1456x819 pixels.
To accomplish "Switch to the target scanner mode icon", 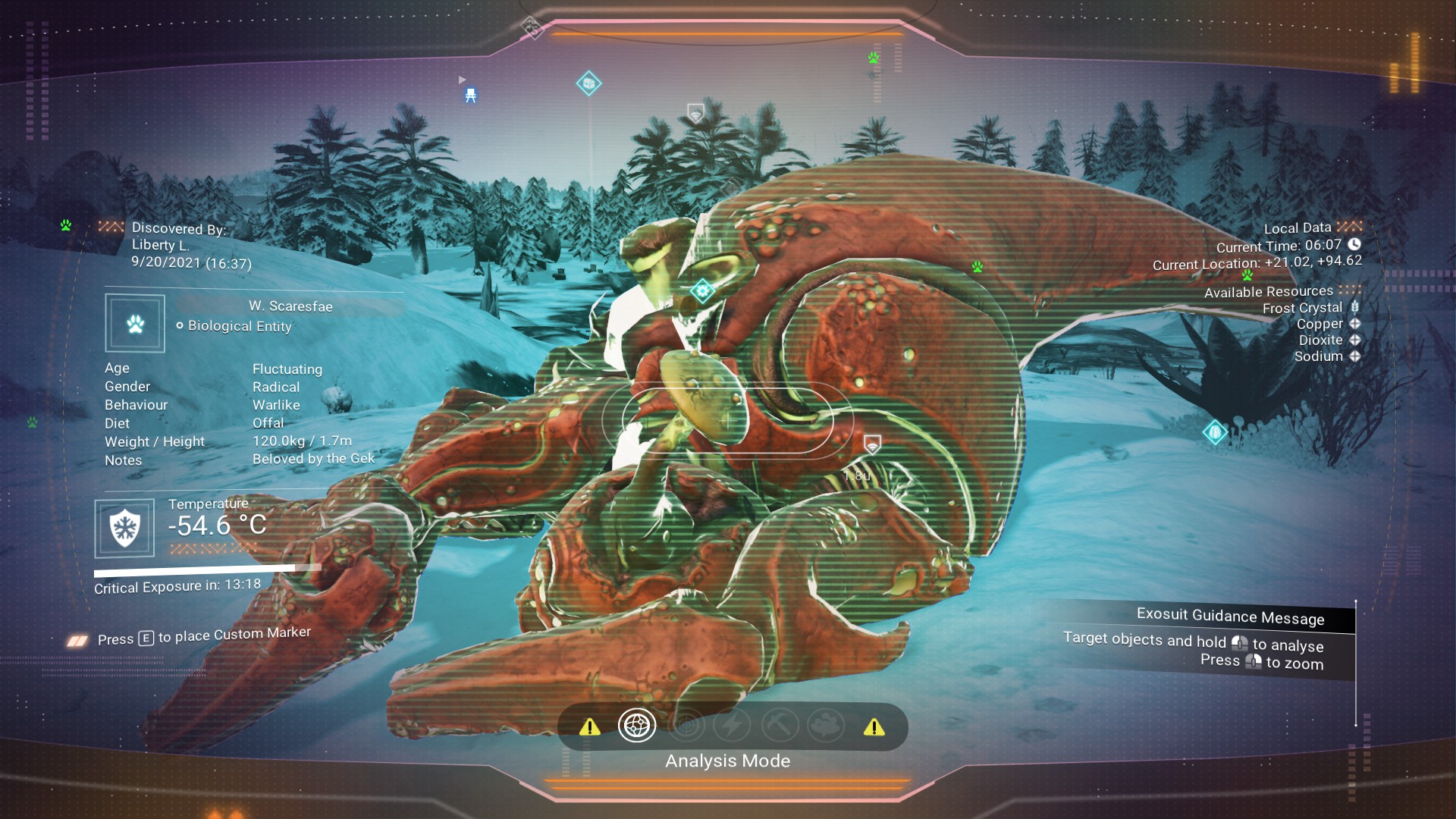I will point(686,726).
